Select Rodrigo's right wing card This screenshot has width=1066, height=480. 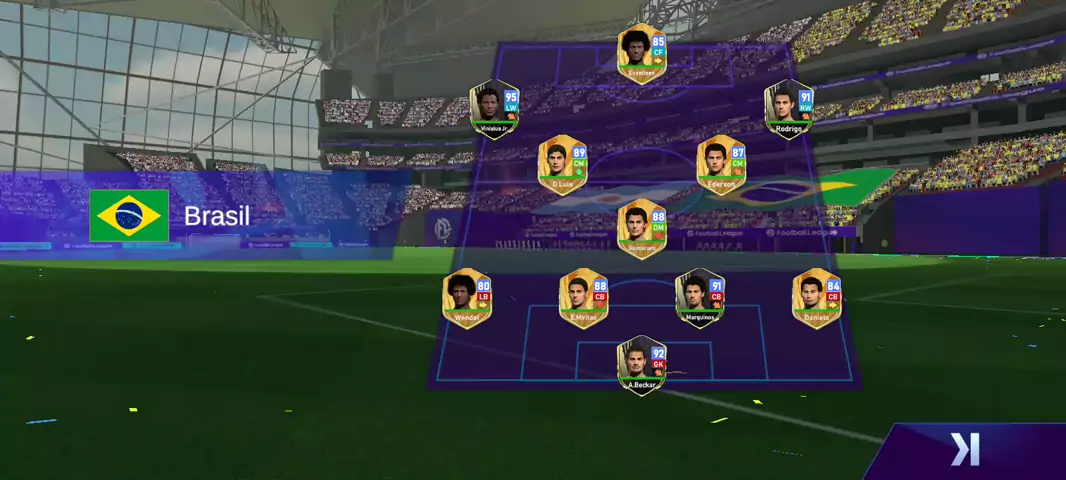pyautogui.click(x=789, y=110)
